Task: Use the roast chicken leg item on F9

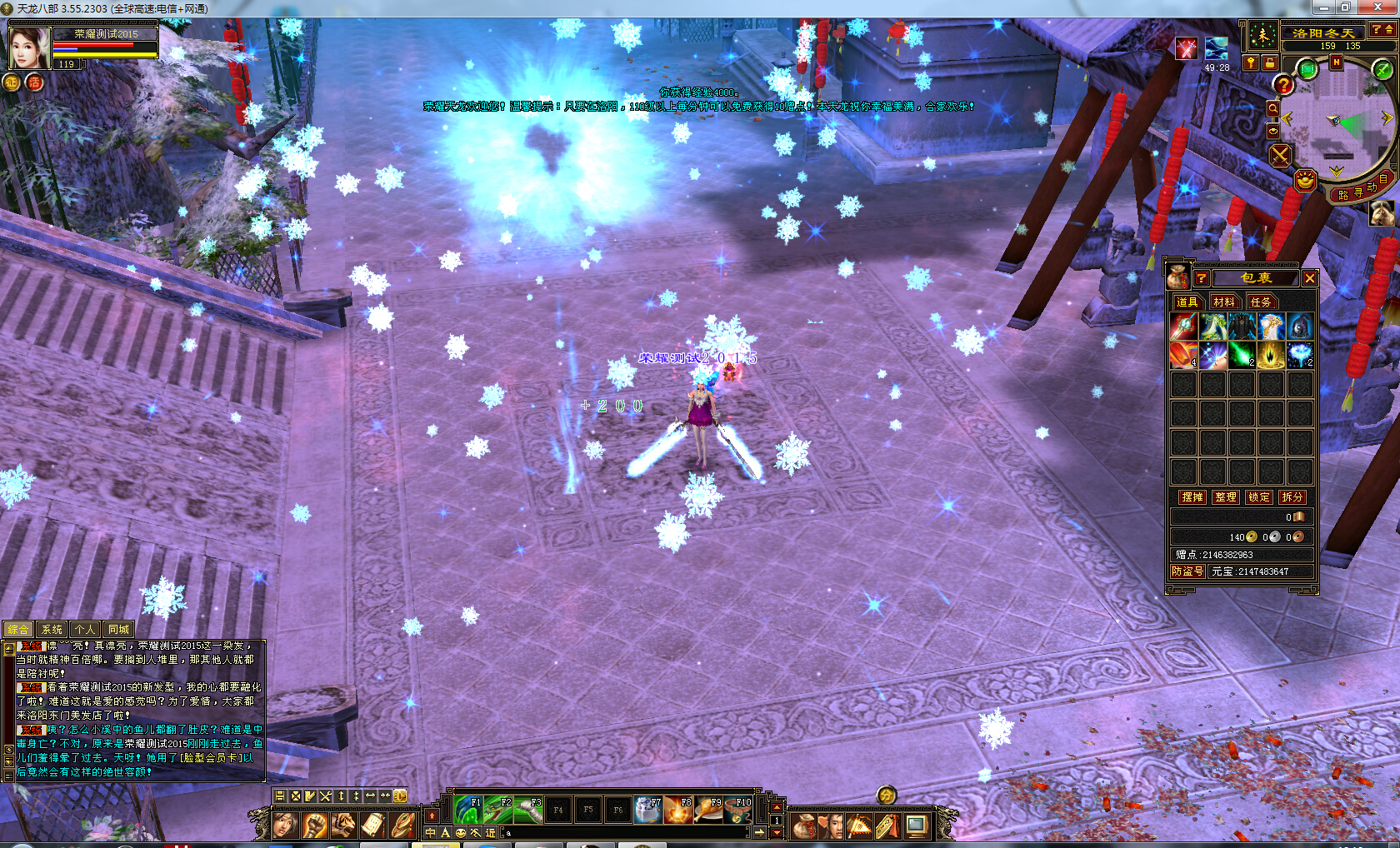Action: click(709, 809)
